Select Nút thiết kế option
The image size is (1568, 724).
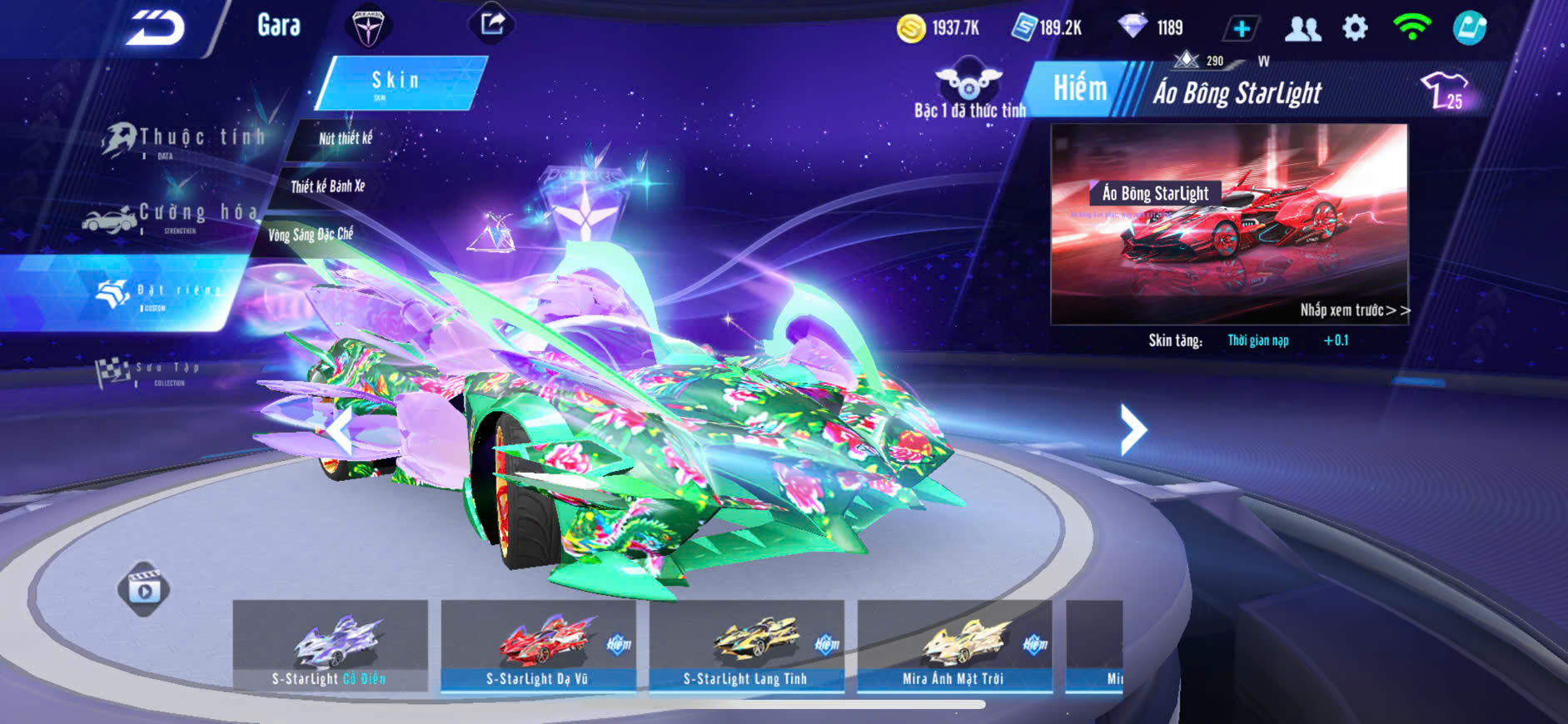click(346, 138)
